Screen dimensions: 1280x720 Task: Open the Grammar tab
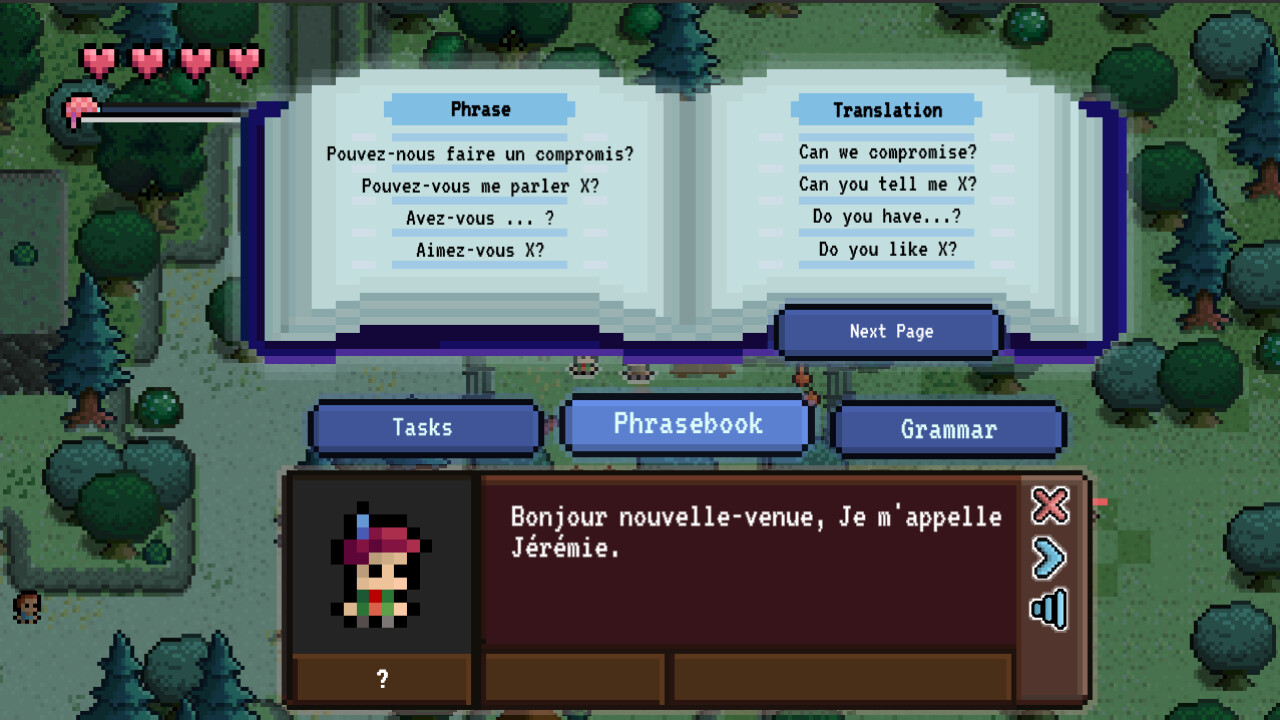coord(948,430)
